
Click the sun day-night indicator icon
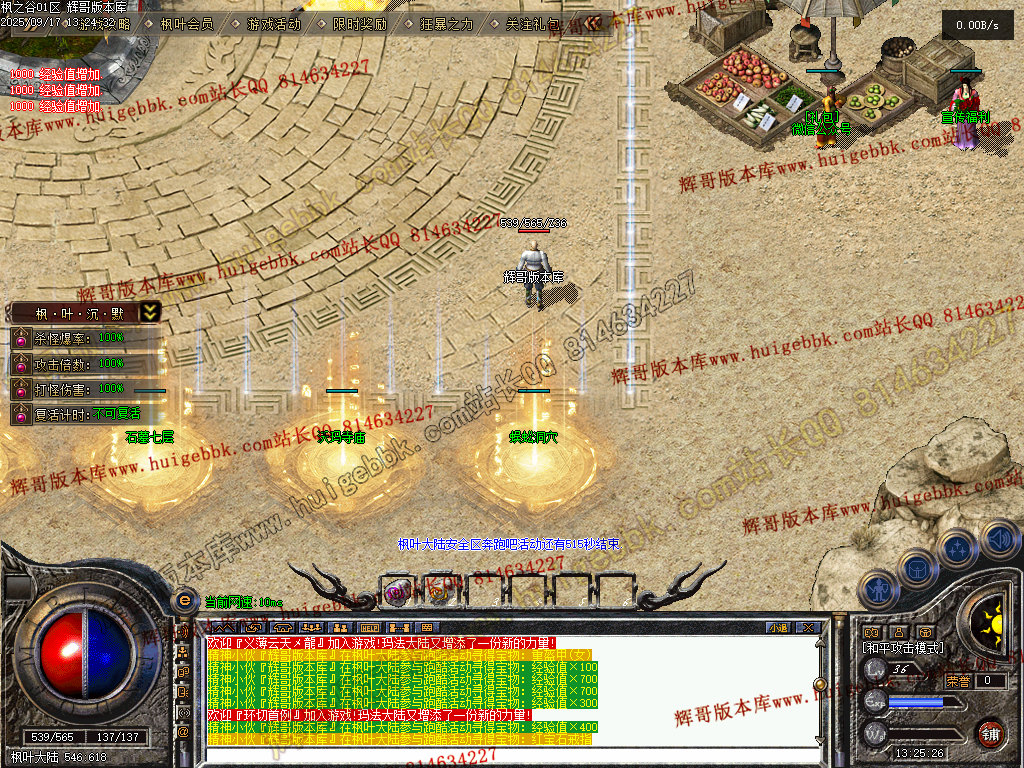991,619
